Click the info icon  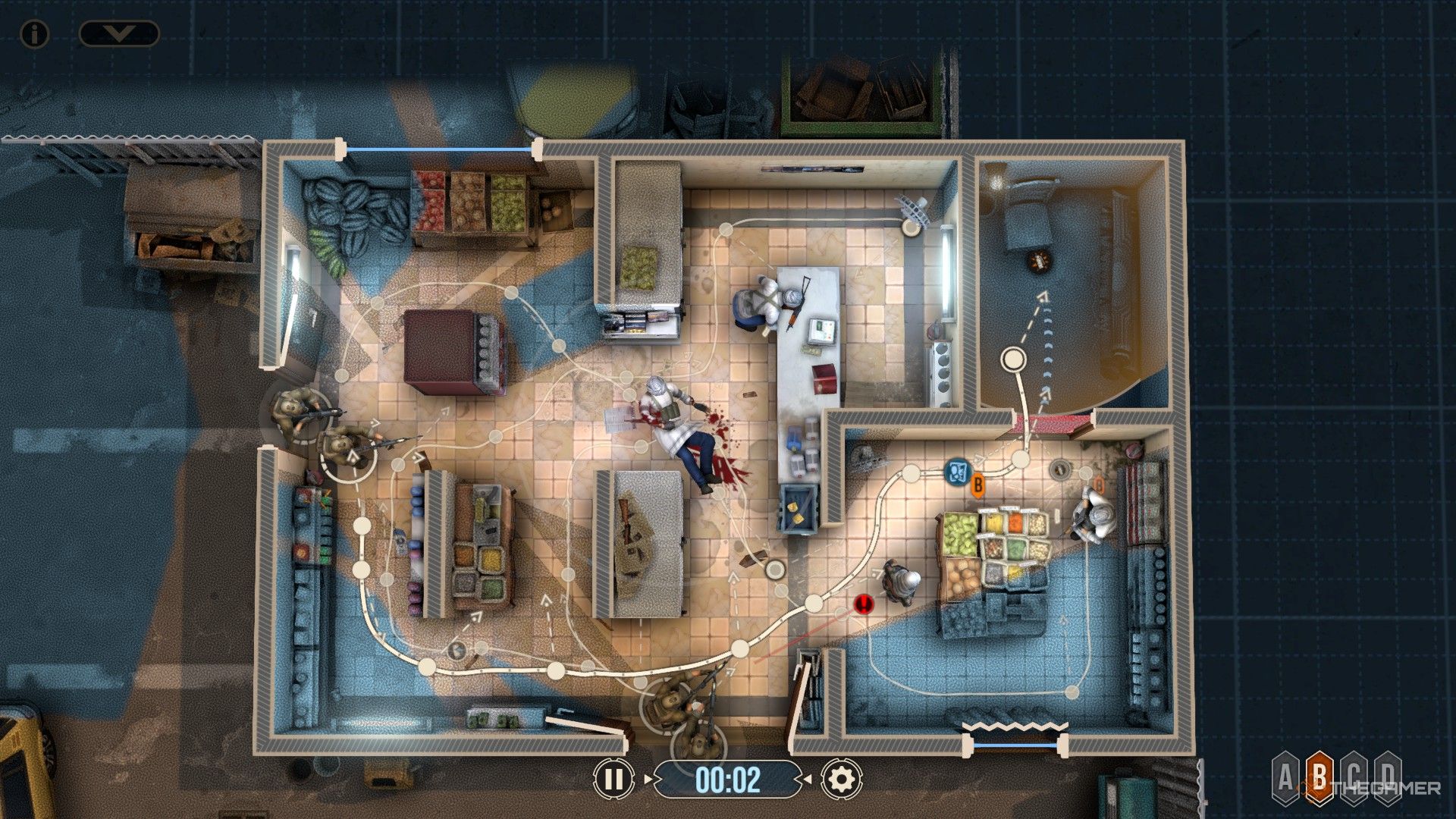pos(34,33)
